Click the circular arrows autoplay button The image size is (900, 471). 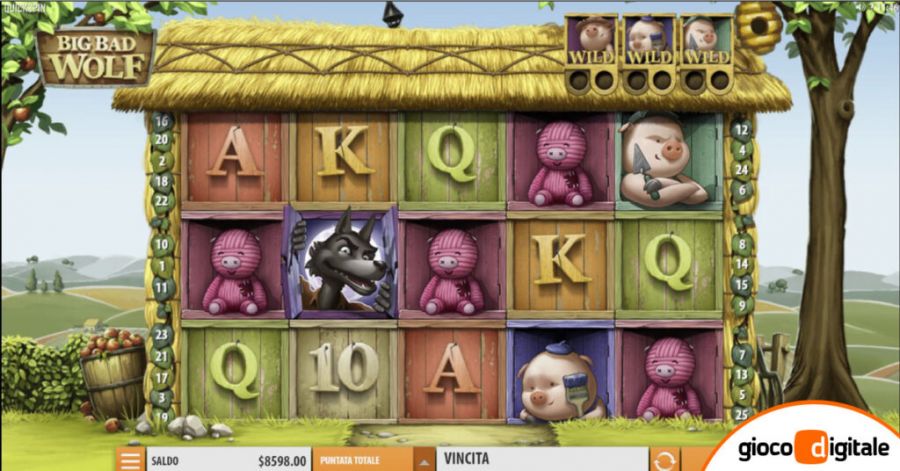coord(663,460)
